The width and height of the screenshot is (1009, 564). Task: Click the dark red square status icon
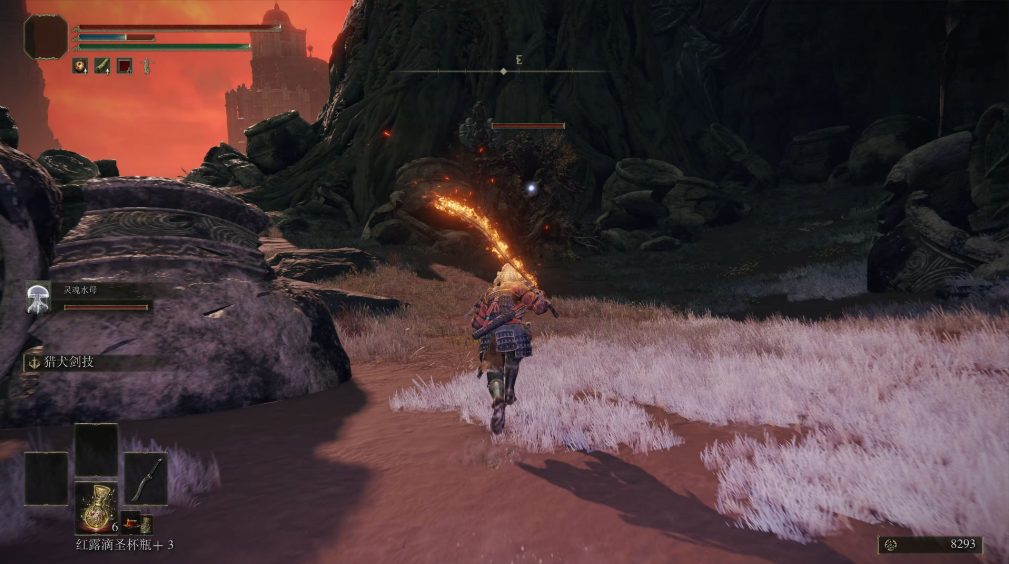coord(124,66)
